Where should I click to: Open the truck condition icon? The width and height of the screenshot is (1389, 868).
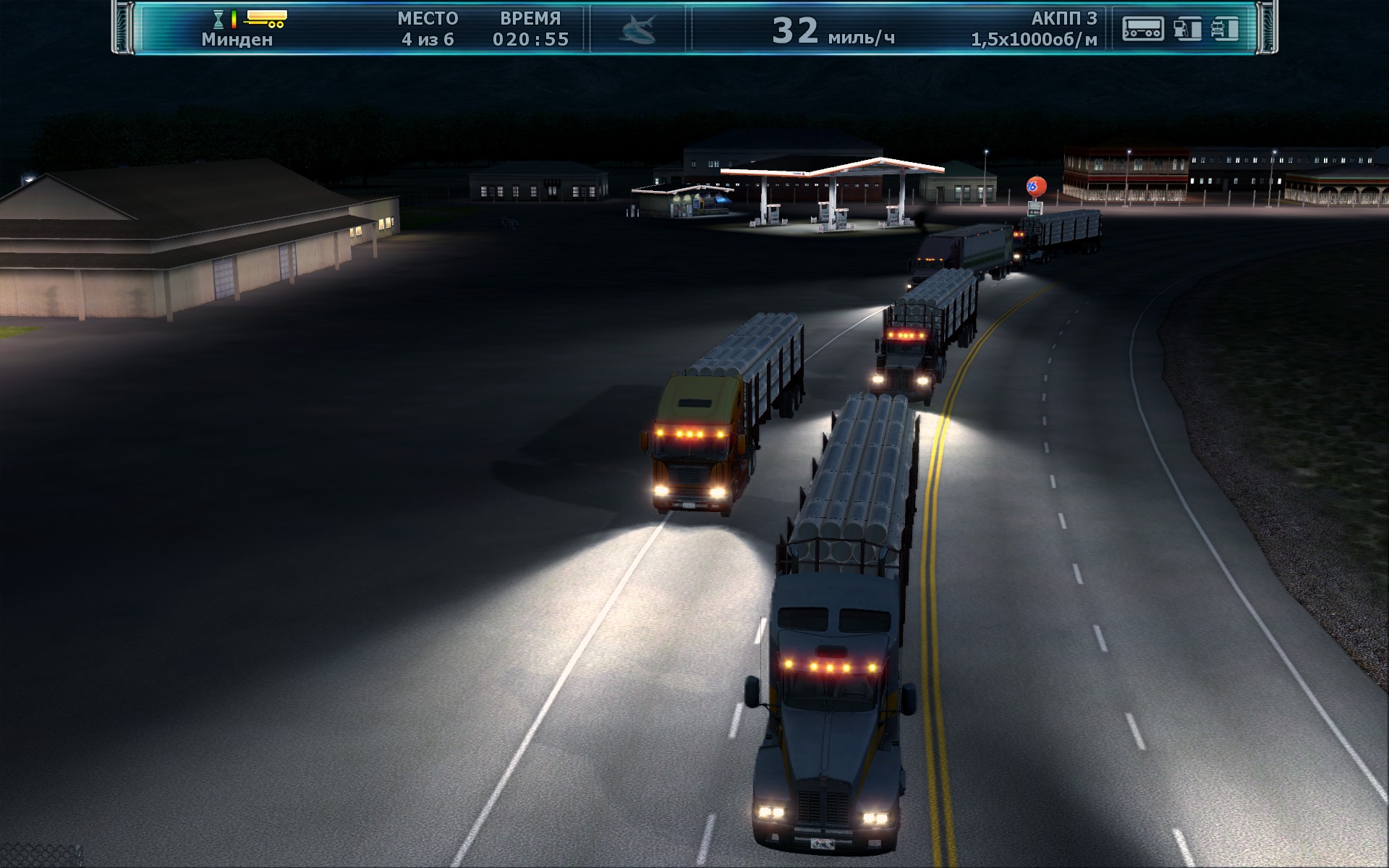[x=1225, y=29]
